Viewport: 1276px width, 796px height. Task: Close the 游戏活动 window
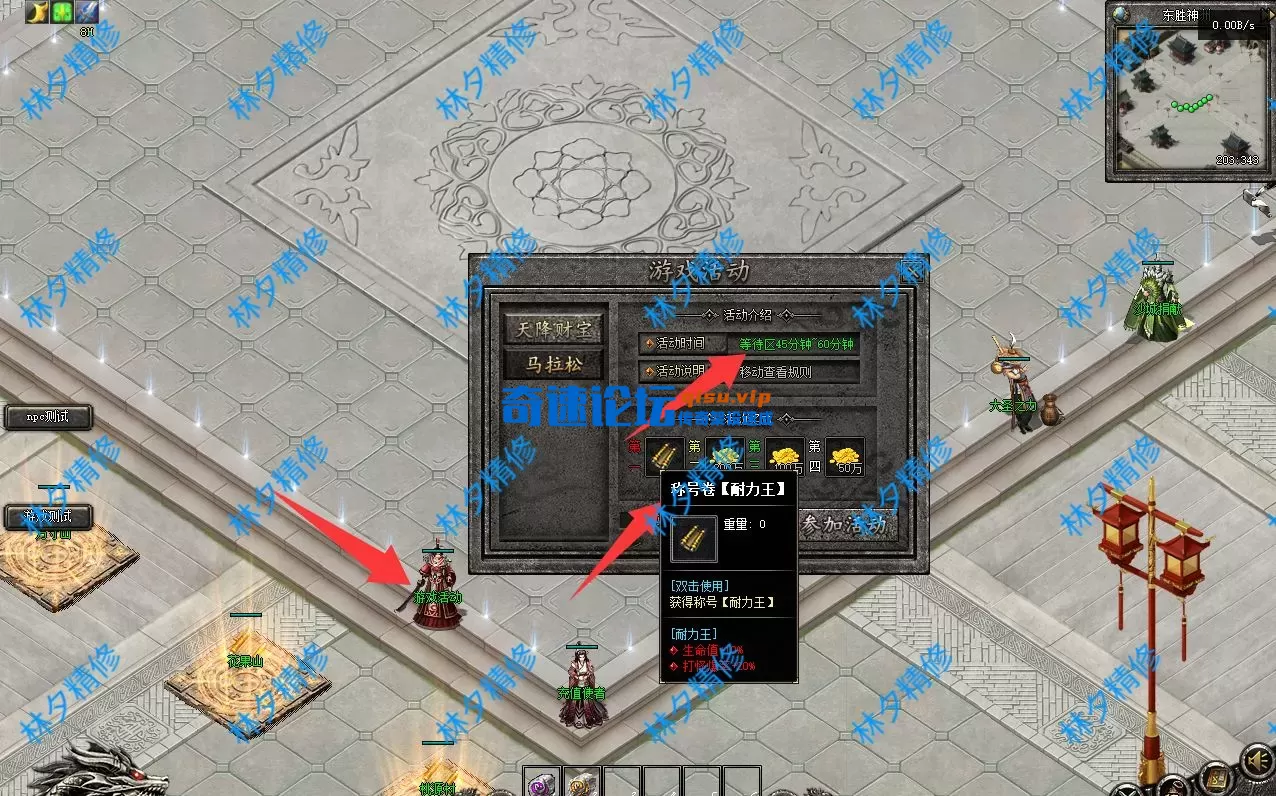tap(912, 270)
